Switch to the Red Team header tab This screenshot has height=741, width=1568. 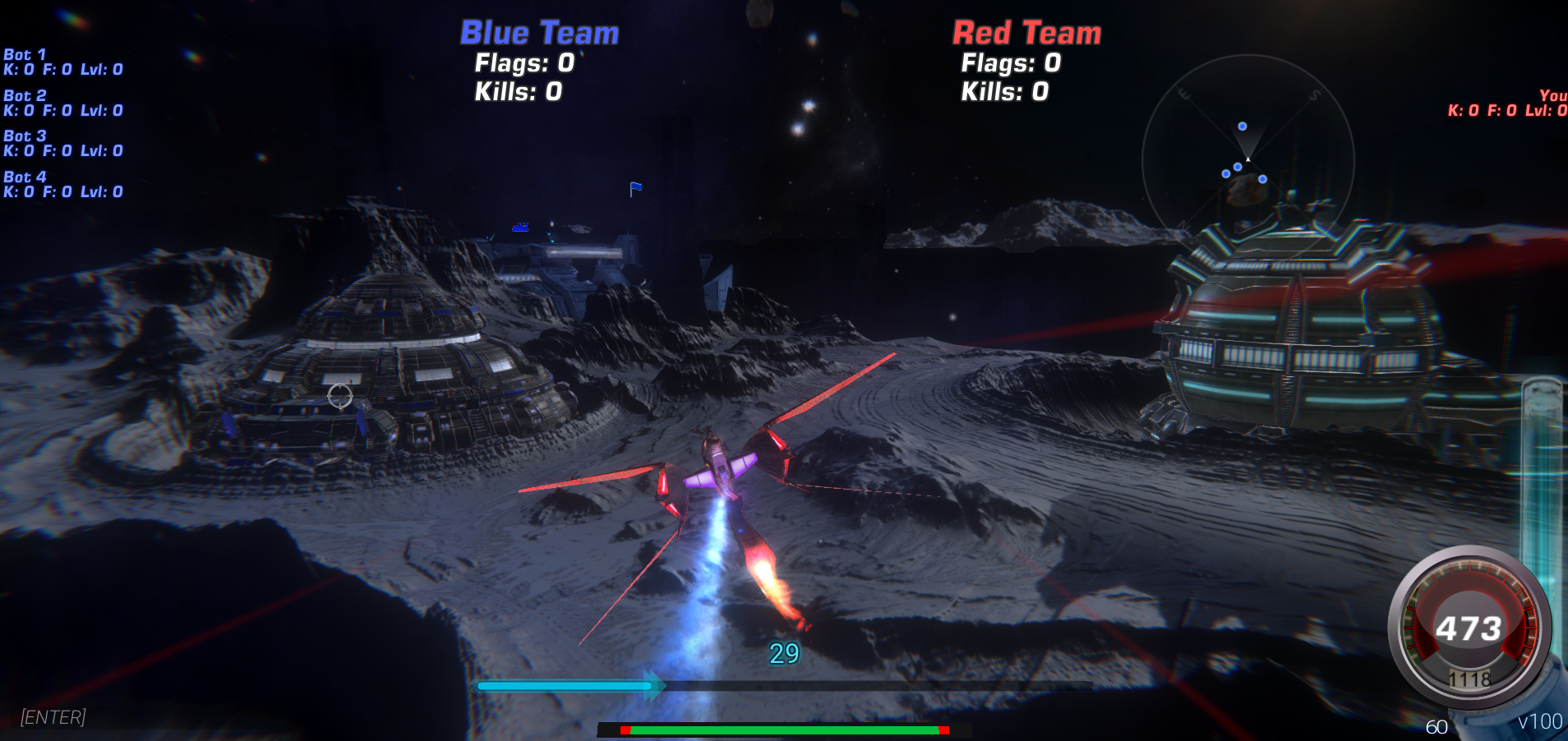click(1026, 33)
